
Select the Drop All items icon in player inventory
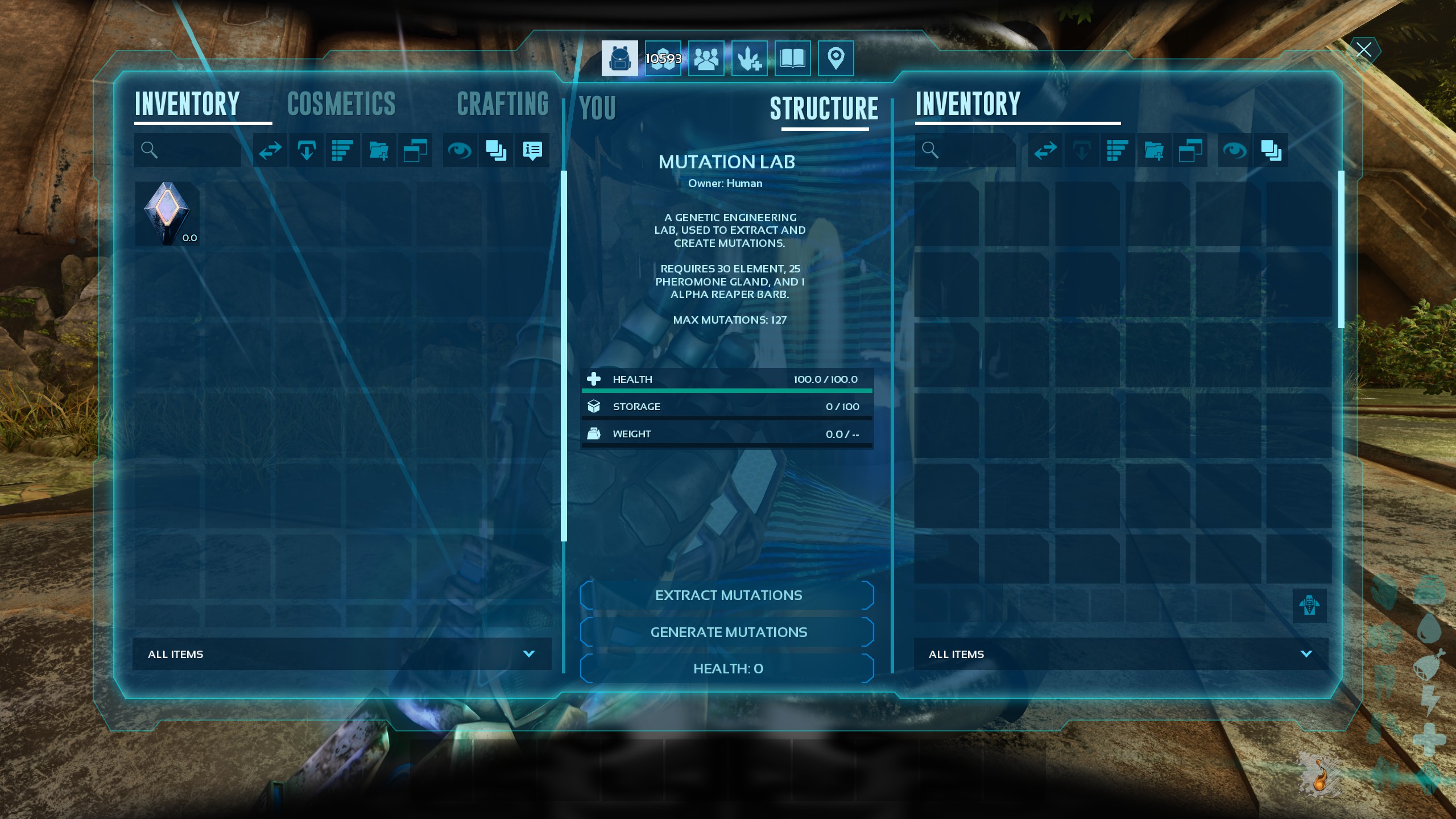pos(305,150)
